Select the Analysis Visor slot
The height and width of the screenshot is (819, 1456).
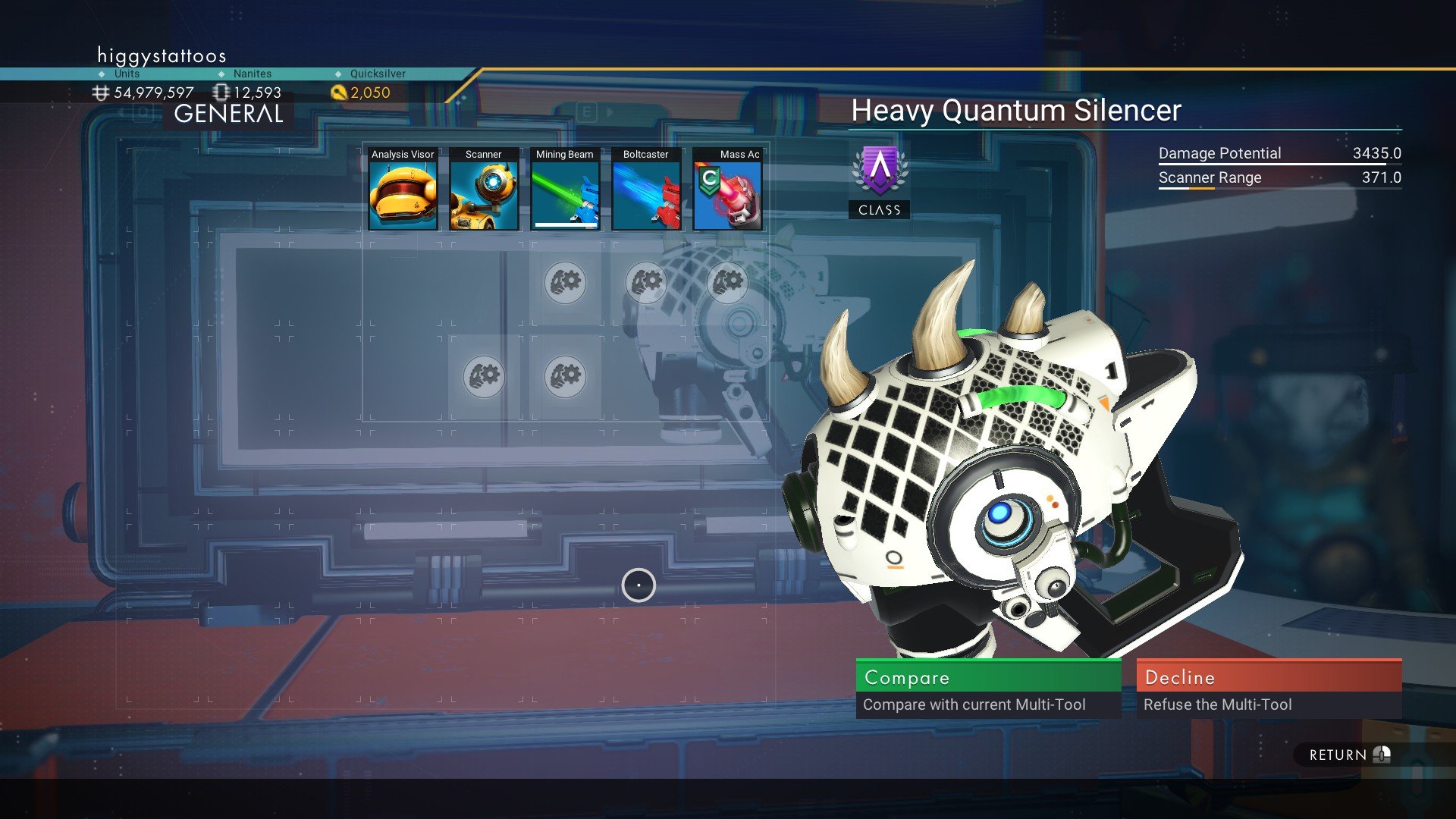[403, 190]
